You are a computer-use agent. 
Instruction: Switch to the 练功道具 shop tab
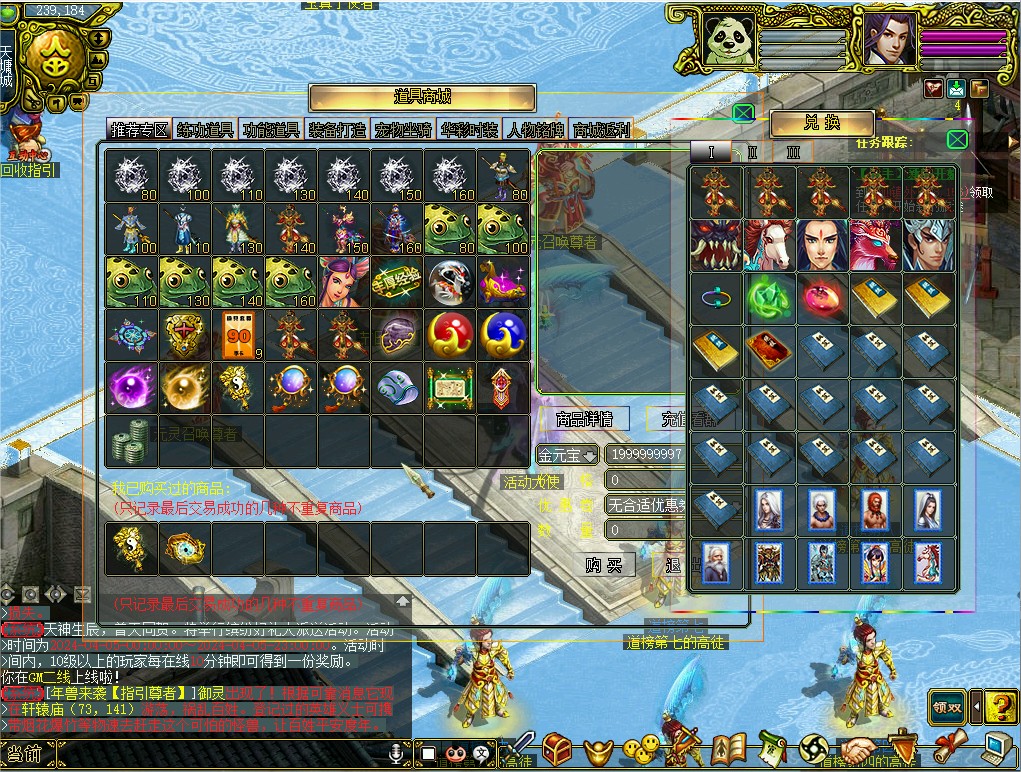[205, 130]
